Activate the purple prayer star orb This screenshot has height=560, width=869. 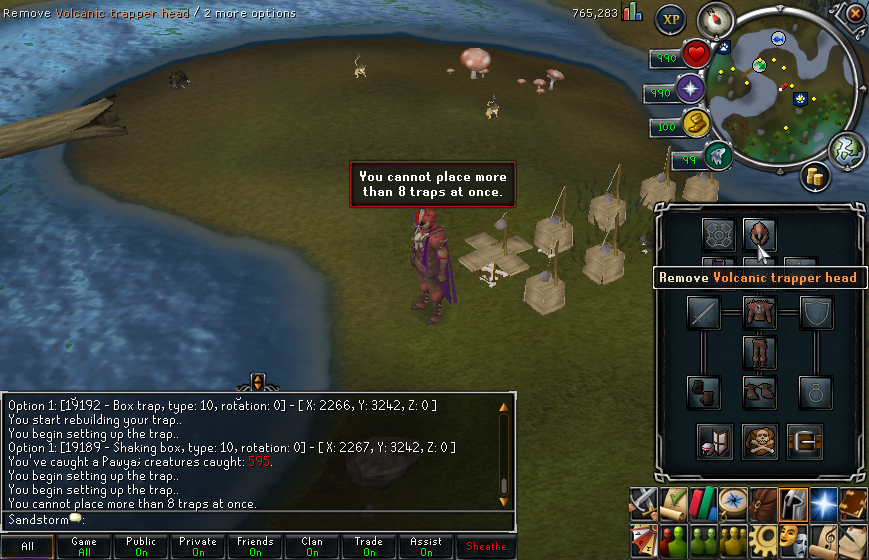click(x=691, y=90)
